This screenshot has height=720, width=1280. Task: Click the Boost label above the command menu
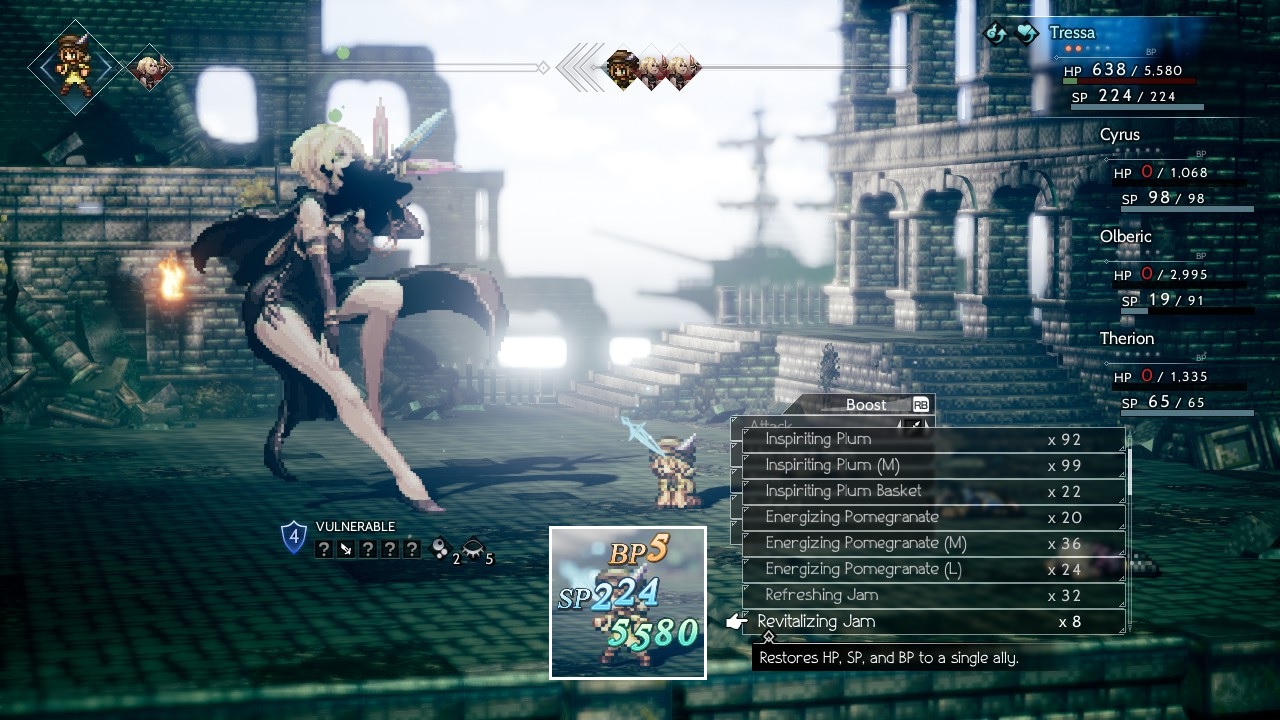click(x=866, y=405)
